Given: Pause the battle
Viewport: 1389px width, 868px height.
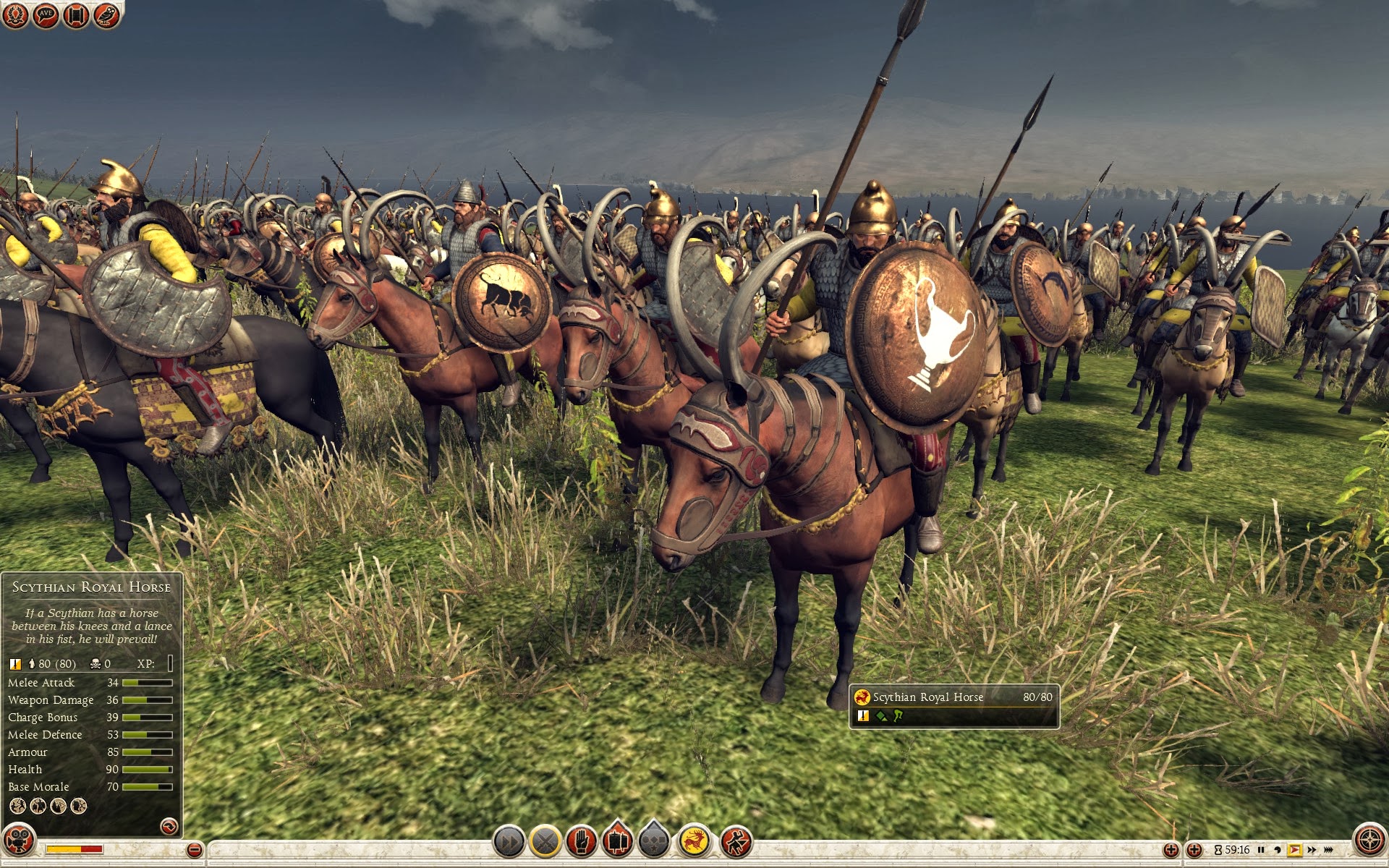Looking at the screenshot, I should [x=1261, y=850].
